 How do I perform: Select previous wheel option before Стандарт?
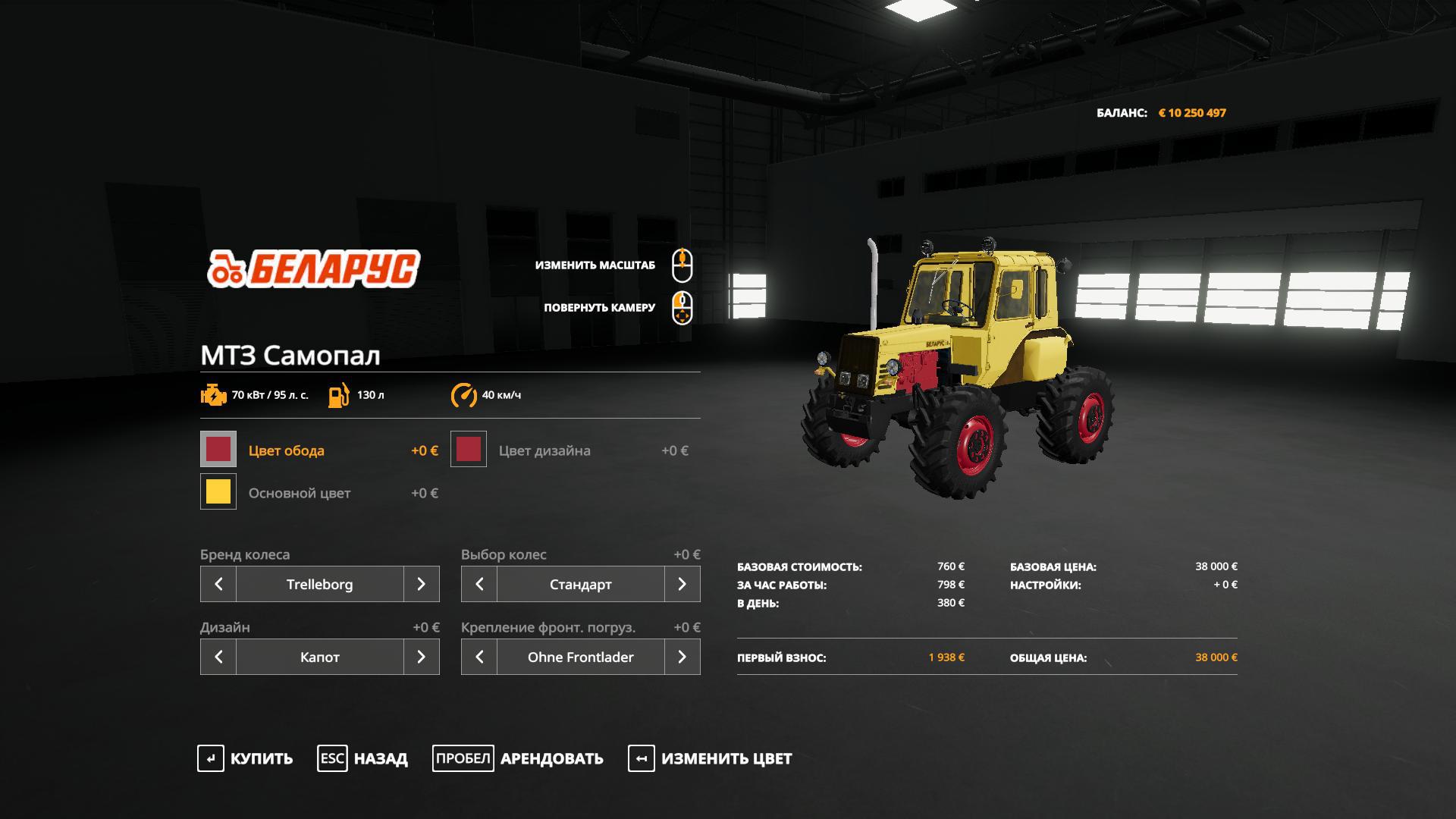point(479,584)
